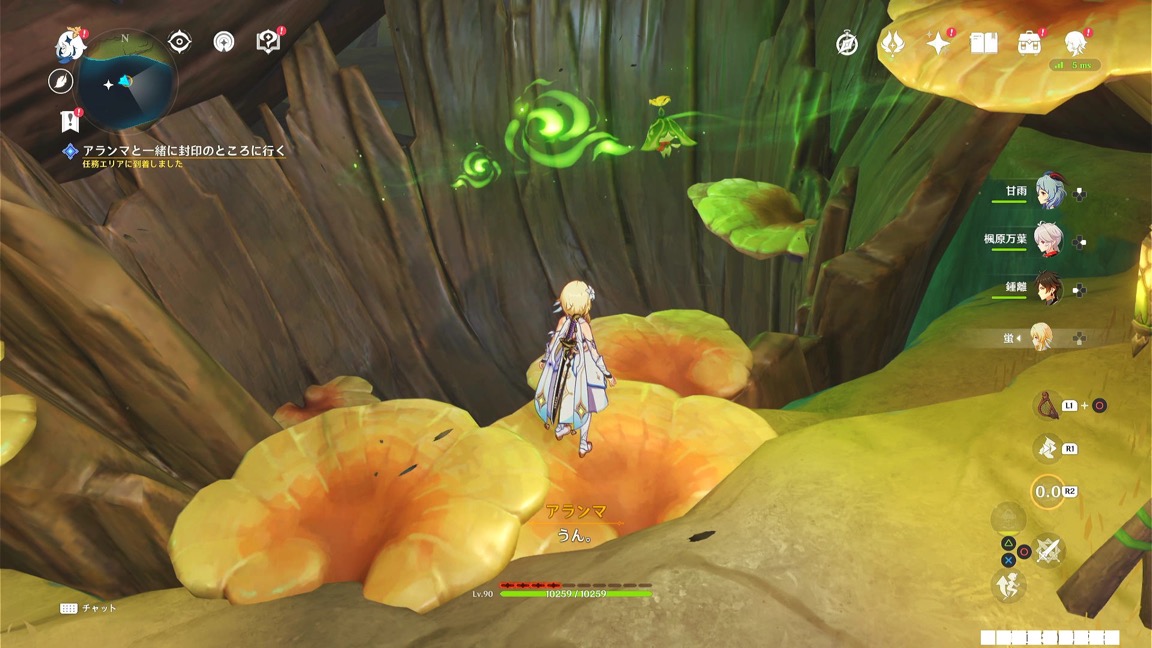The width and height of the screenshot is (1152, 648).
Task: Click the round arch-and-star icon
Action: click(224, 41)
